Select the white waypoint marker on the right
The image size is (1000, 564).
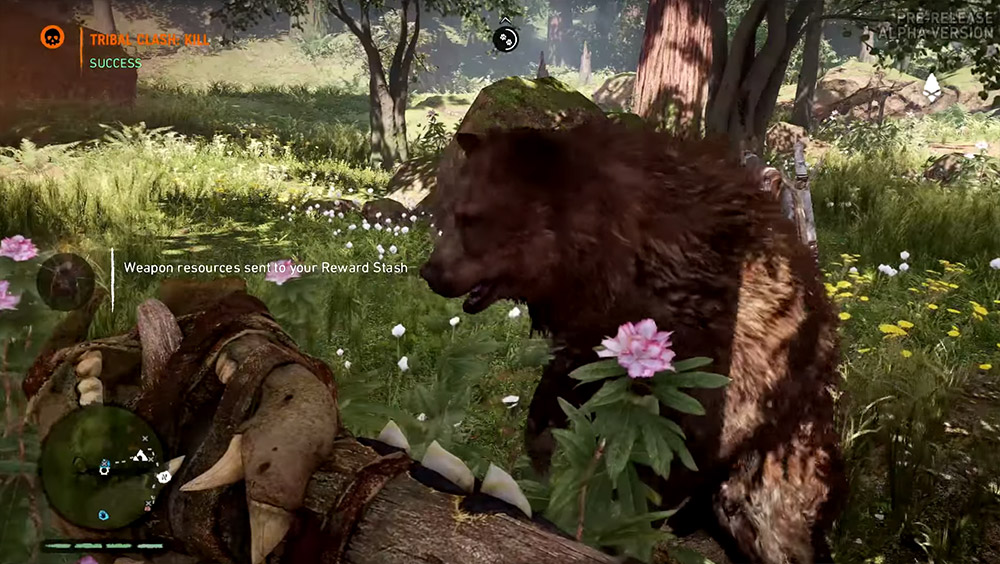[x=932, y=87]
